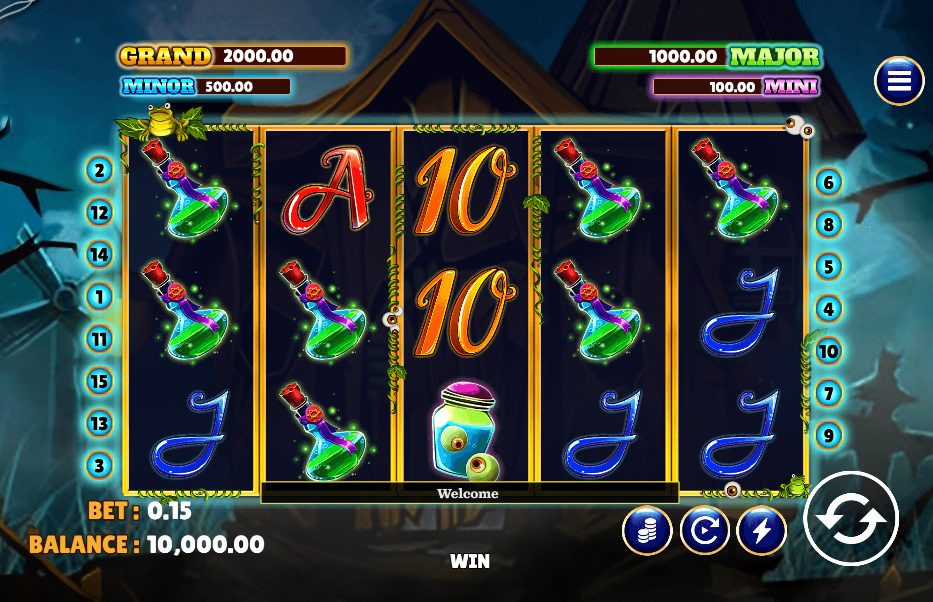The image size is (933, 602).
Task: Select payline number 2 marker
Action: point(99,170)
